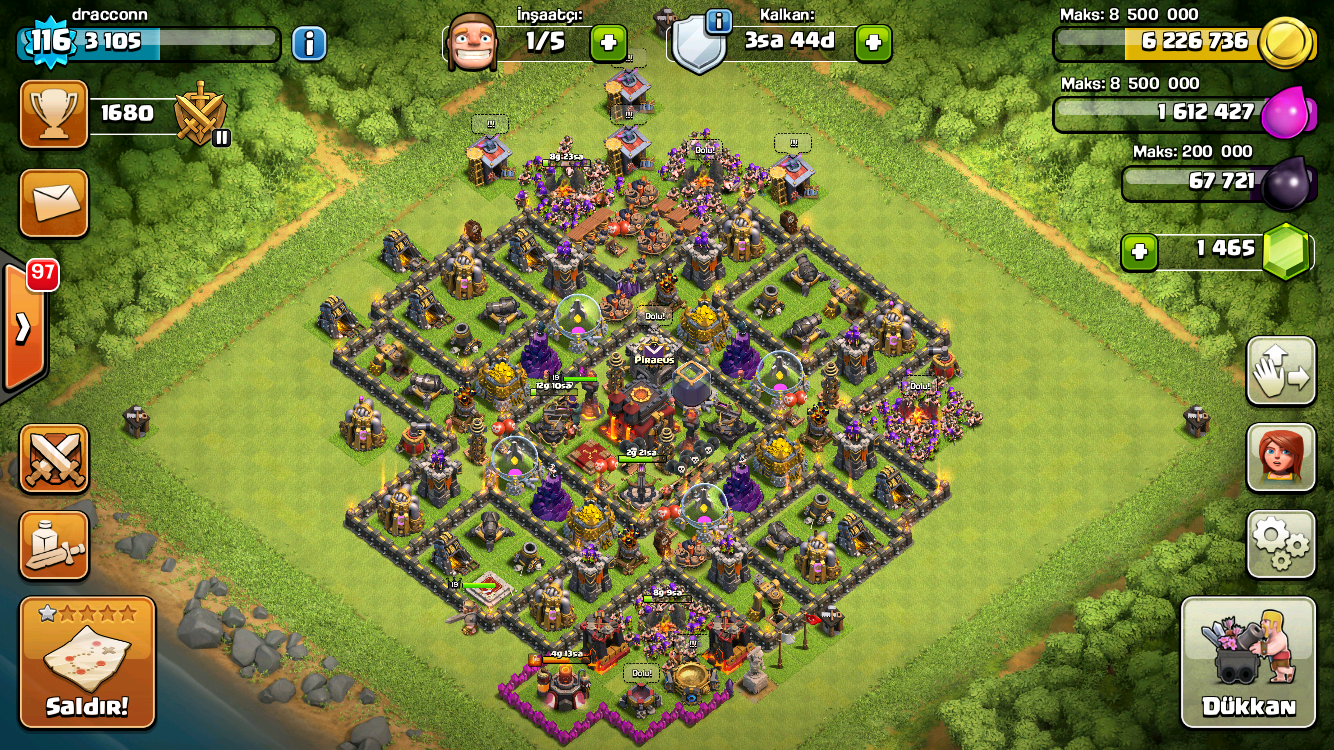Screen dimensions: 1334x750
Task: Open the red-haired Valkyrie profile button
Action: pyautogui.click(x=1280, y=457)
